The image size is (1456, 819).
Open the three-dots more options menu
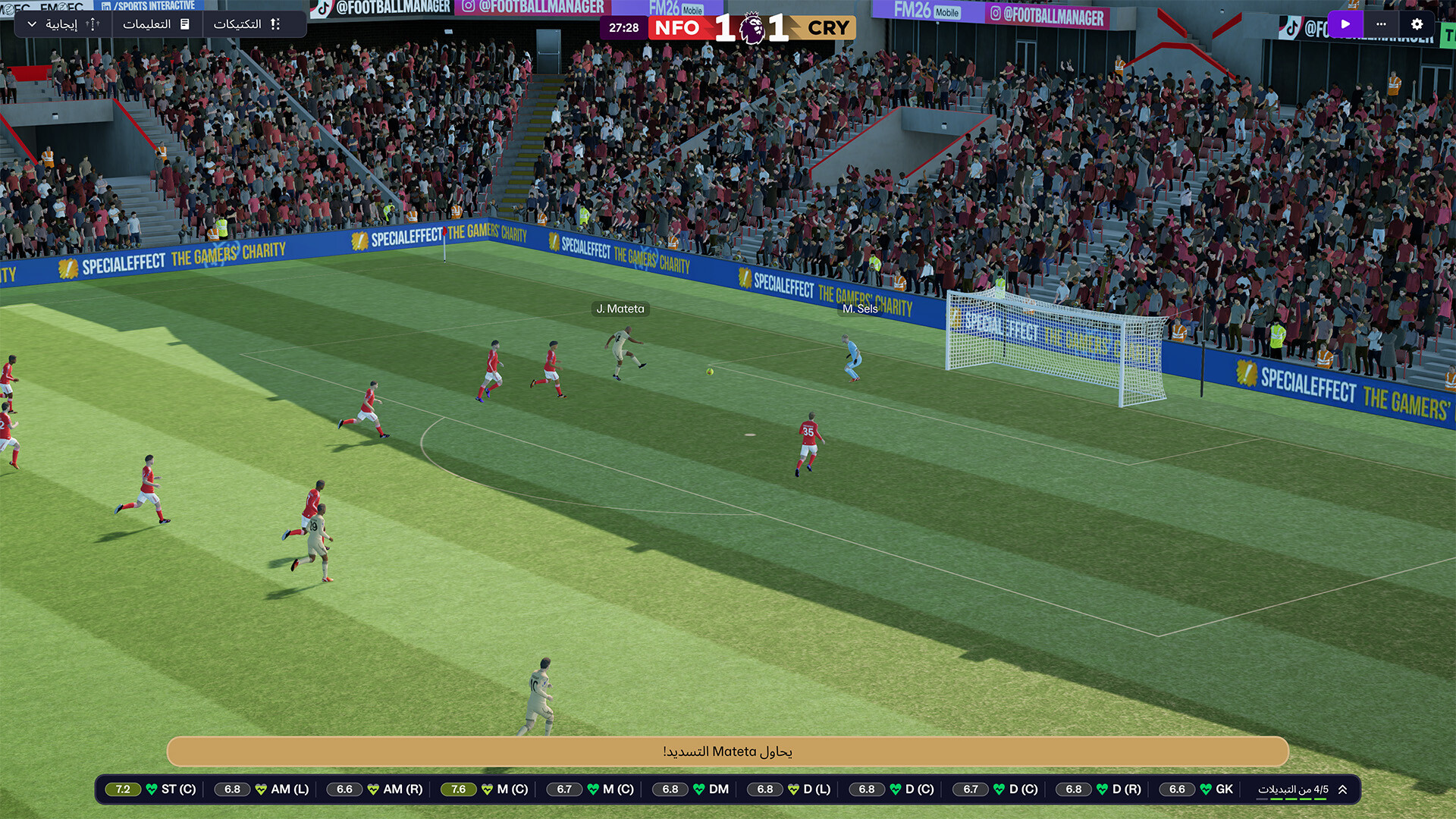point(1381,24)
